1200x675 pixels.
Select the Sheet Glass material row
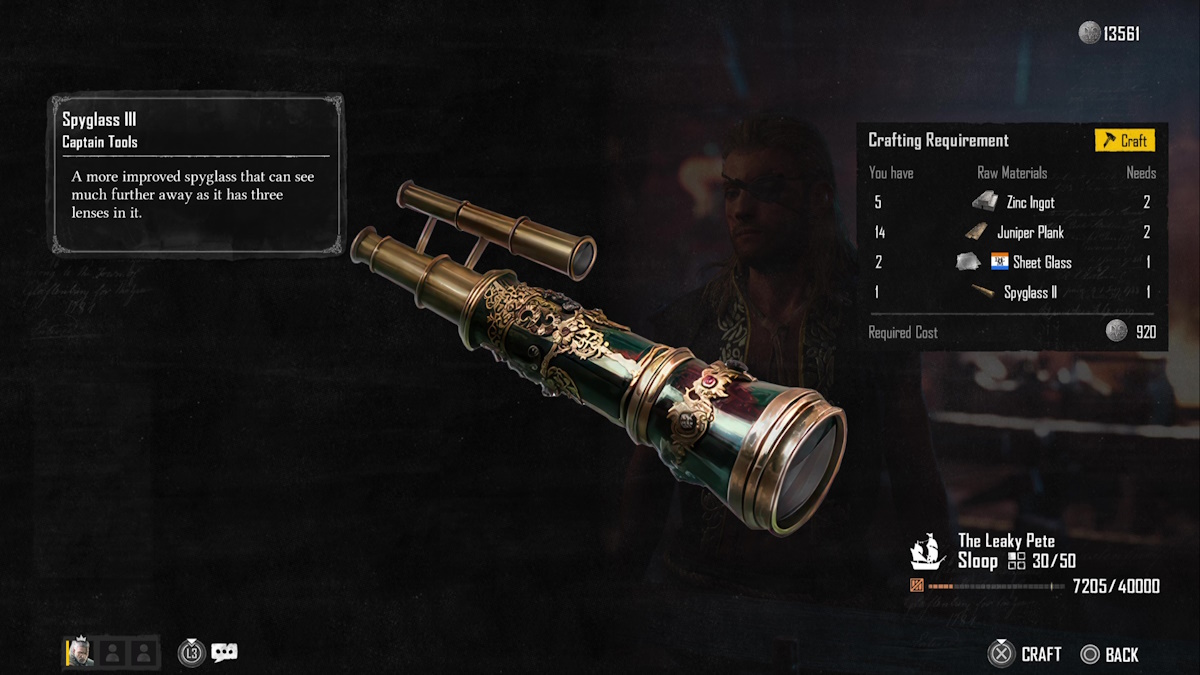[1013, 263]
